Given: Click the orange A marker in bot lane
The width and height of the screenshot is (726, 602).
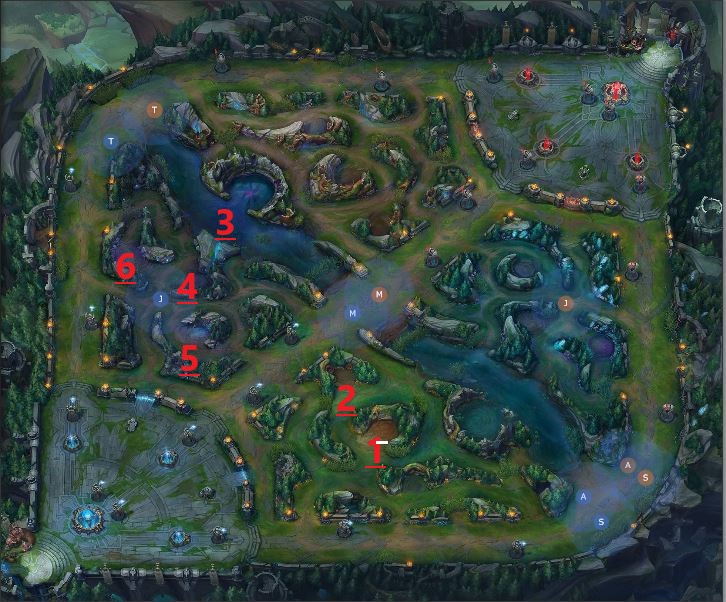Looking at the screenshot, I should click(x=628, y=465).
